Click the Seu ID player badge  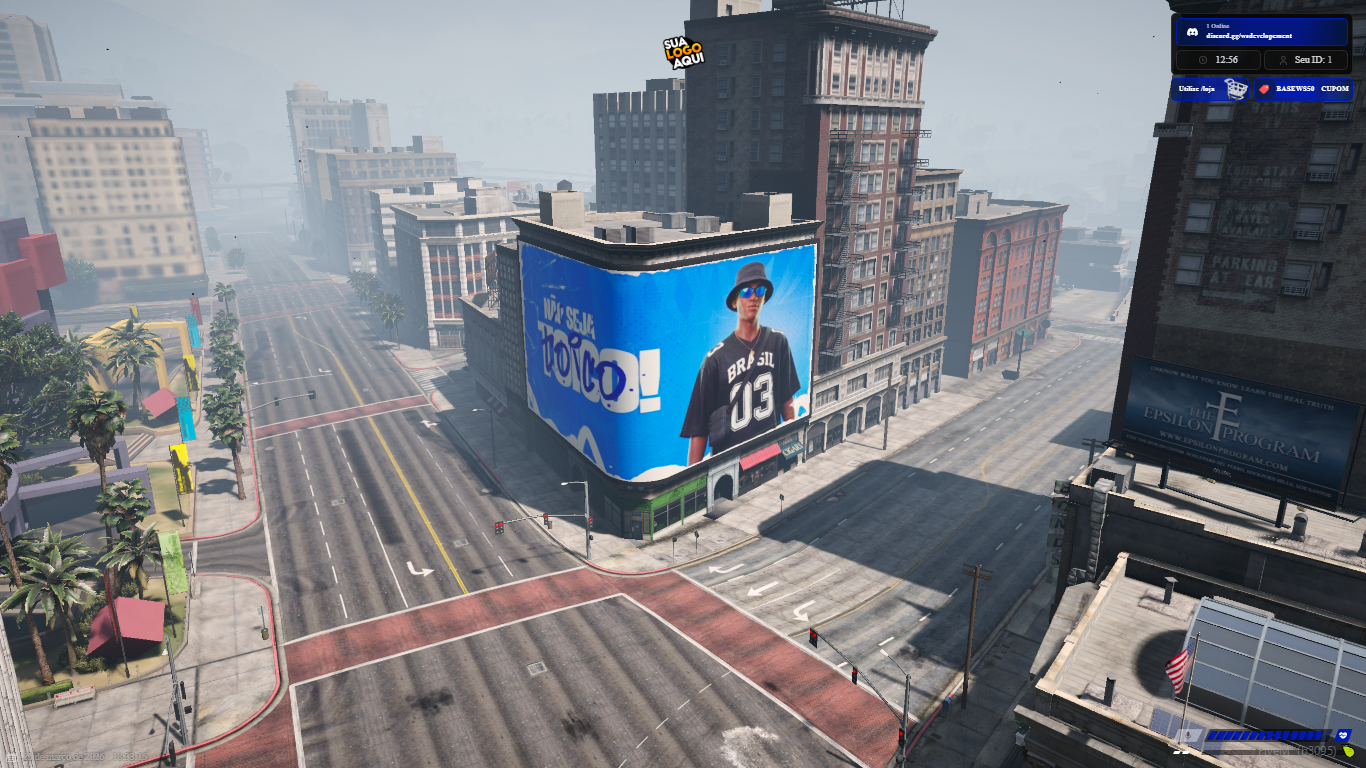[1307, 60]
